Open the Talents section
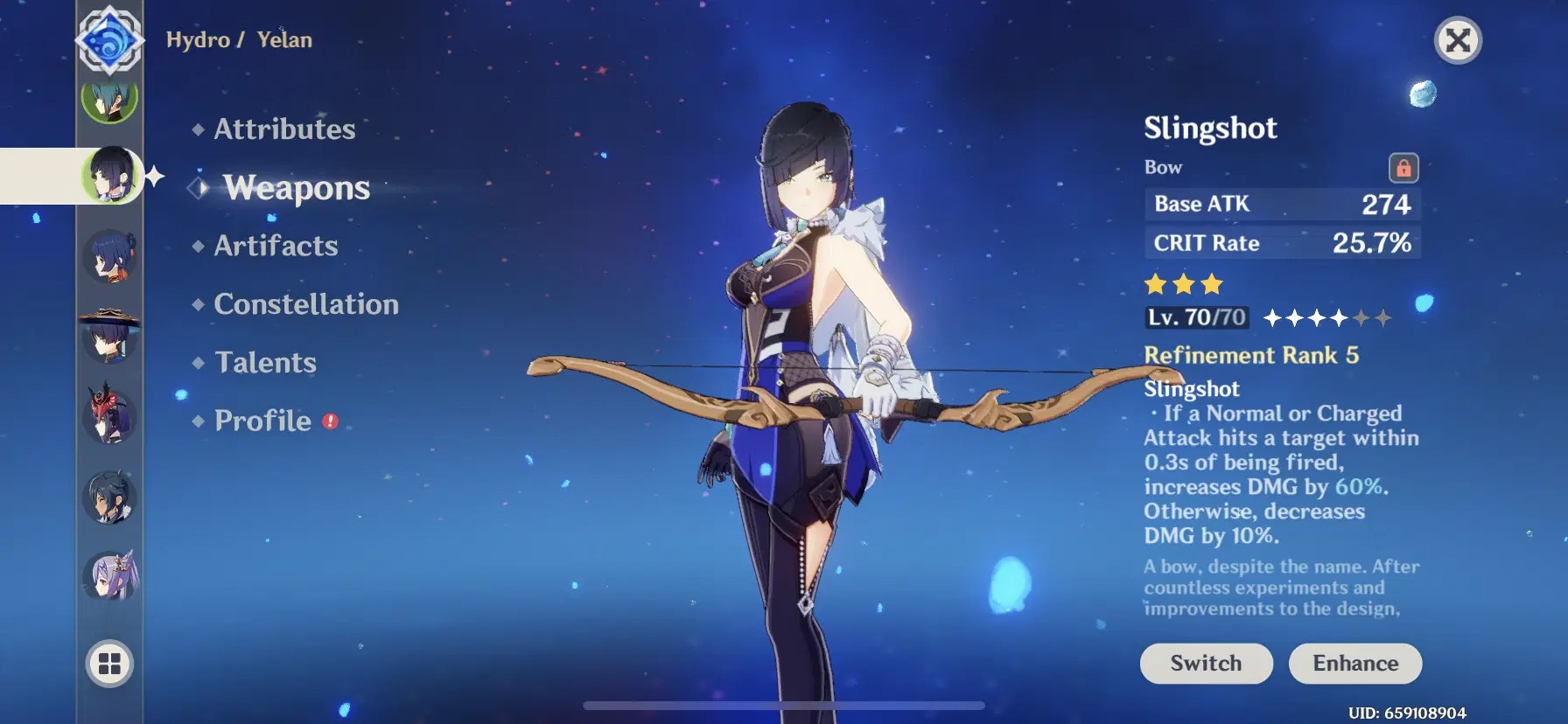Viewport: 1568px width, 724px height. 265,362
